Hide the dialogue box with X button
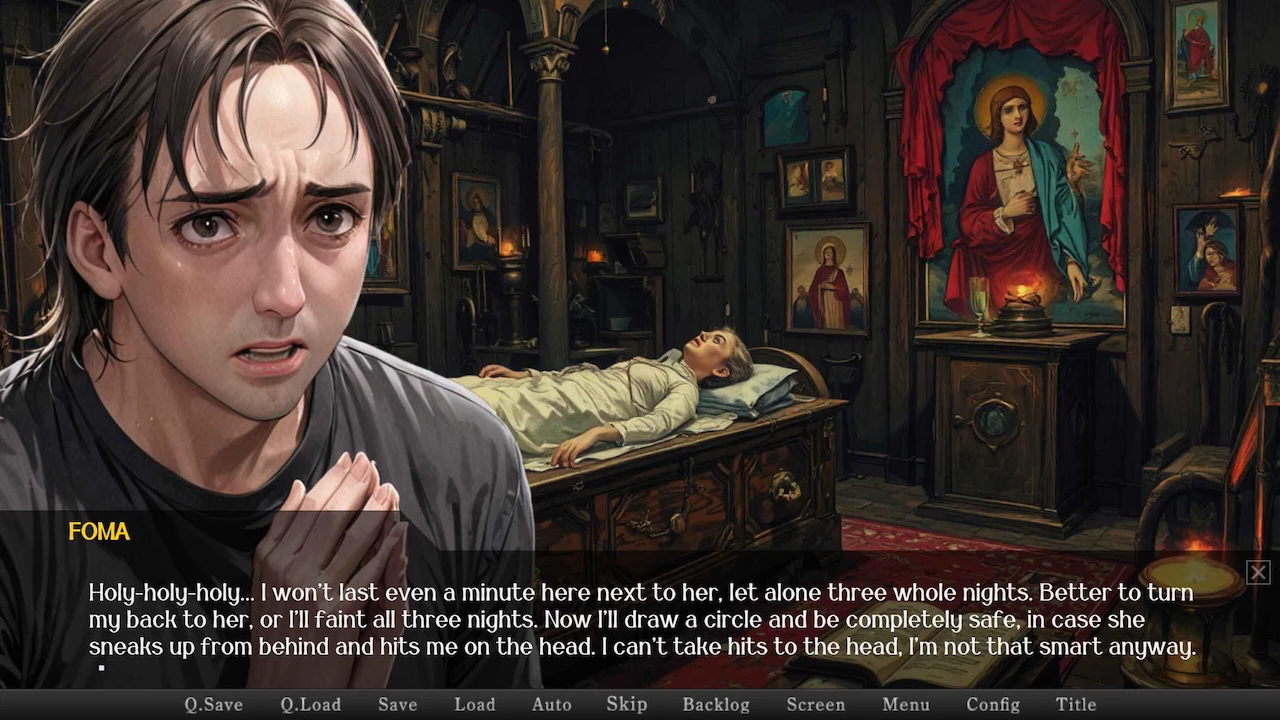 coord(1257,572)
